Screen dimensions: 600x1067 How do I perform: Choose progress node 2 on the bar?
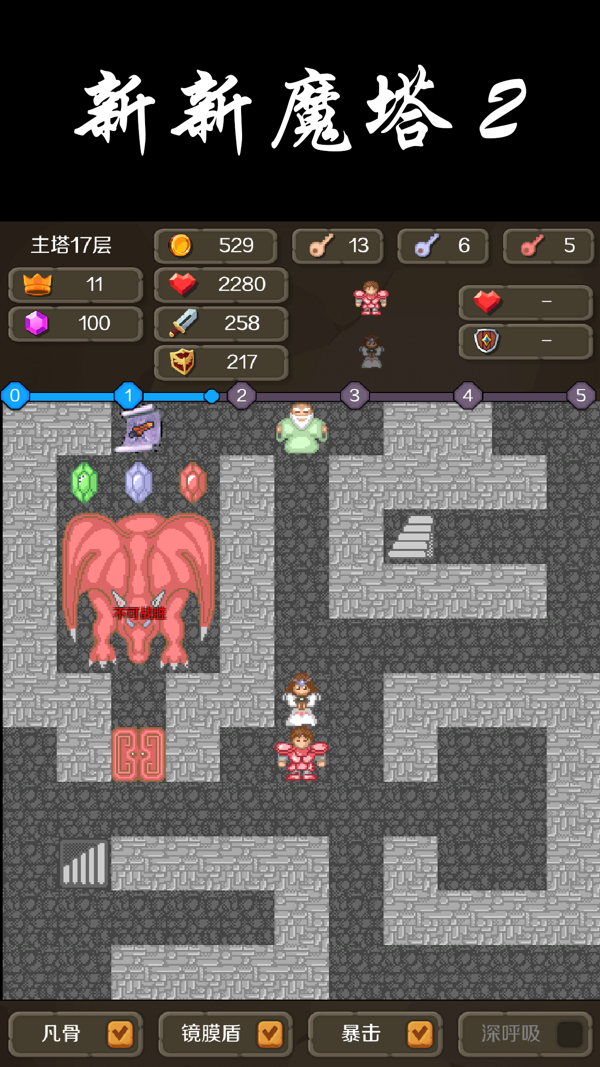coord(241,396)
